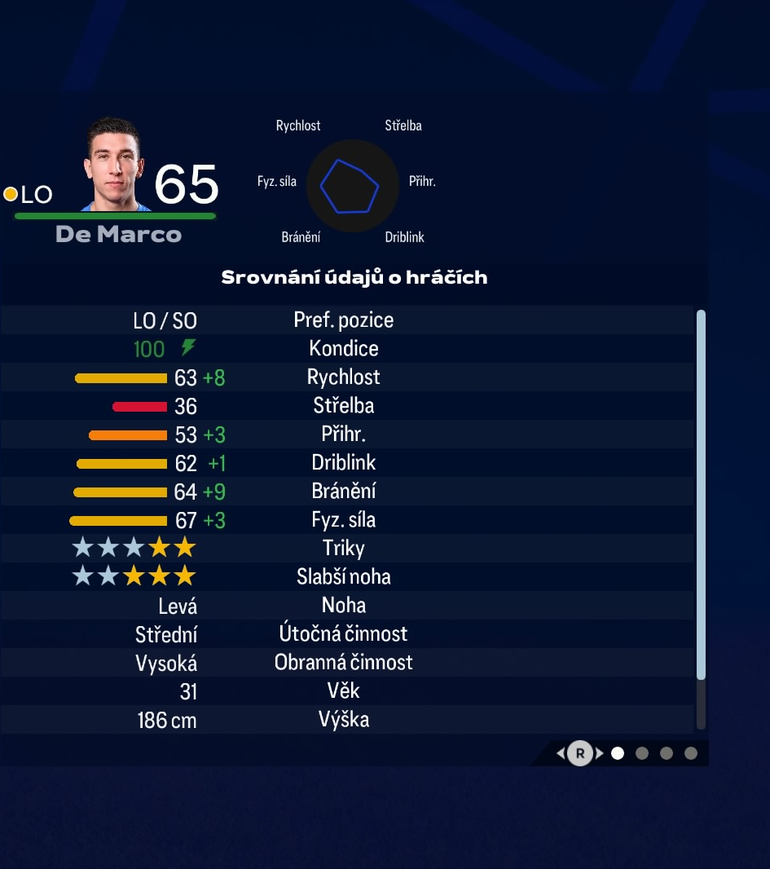The width and height of the screenshot is (770, 869).
Task: Highlight the Bránění stat row
Action: (345, 491)
